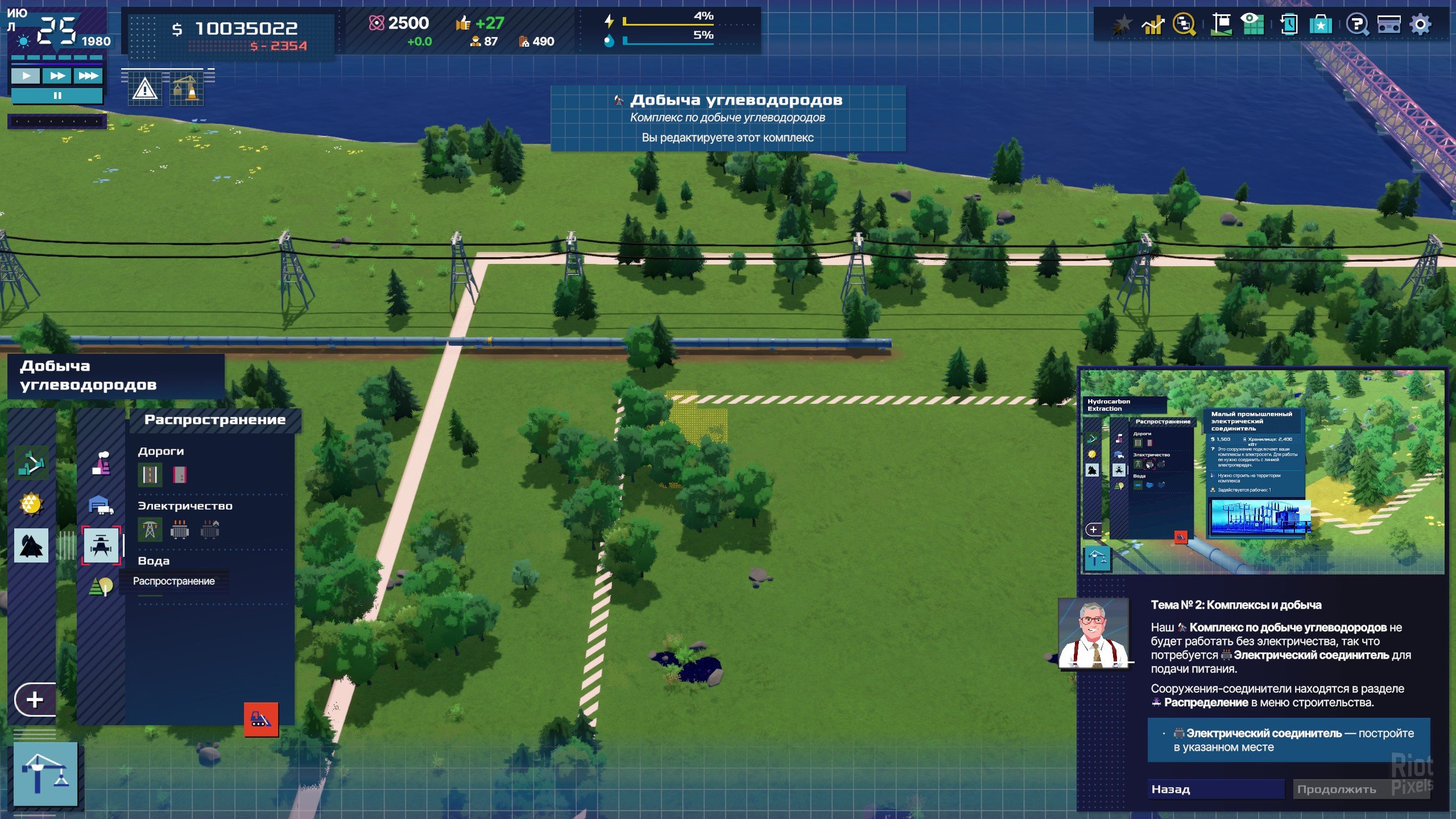Open the factory buildings category
The width and height of the screenshot is (1456, 819).
pyautogui.click(x=101, y=463)
